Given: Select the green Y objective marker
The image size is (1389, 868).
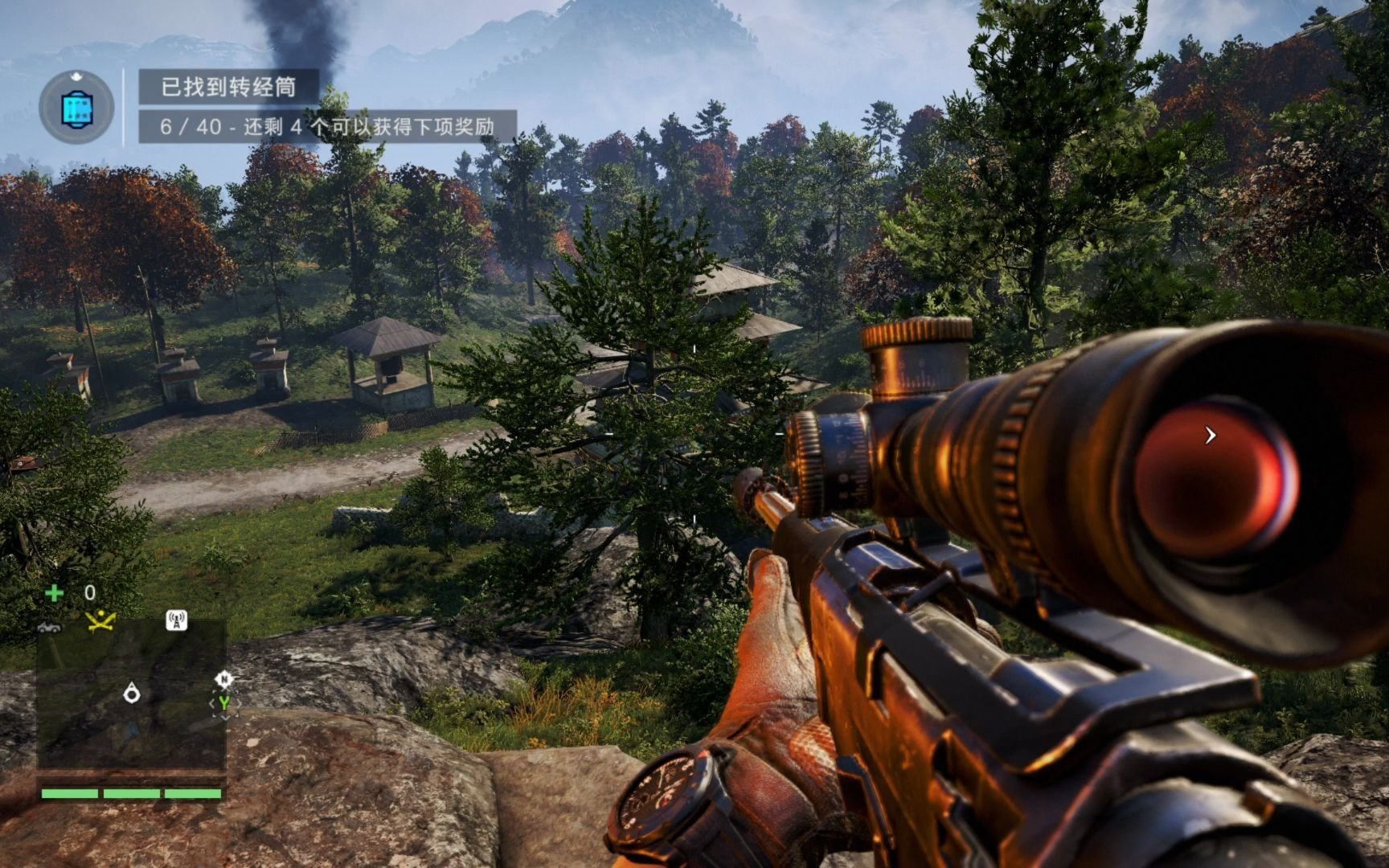Looking at the screenshot, I should (224, 703).
